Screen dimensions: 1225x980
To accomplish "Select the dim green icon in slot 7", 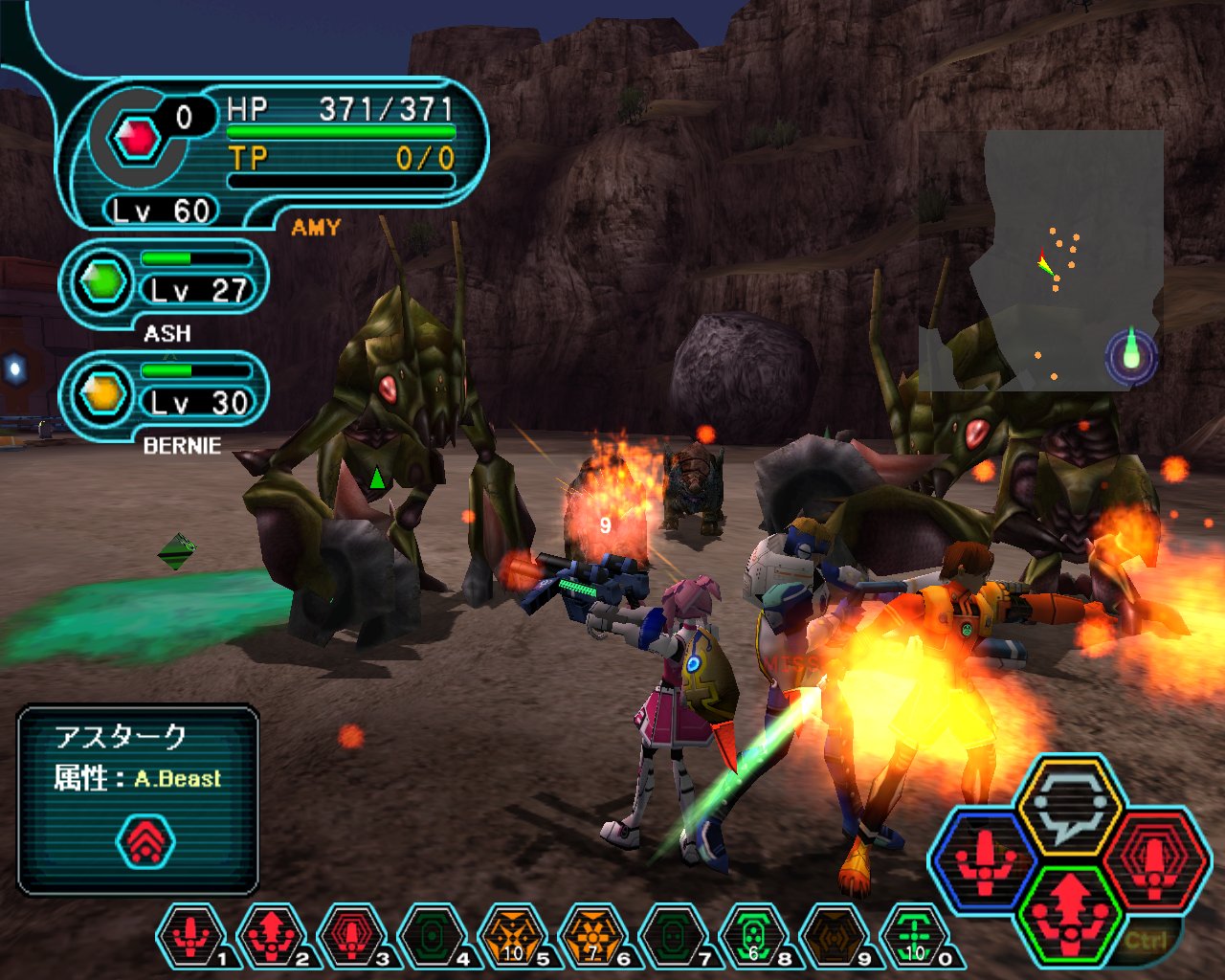I will pyautogui.click(x=674, y=935).
